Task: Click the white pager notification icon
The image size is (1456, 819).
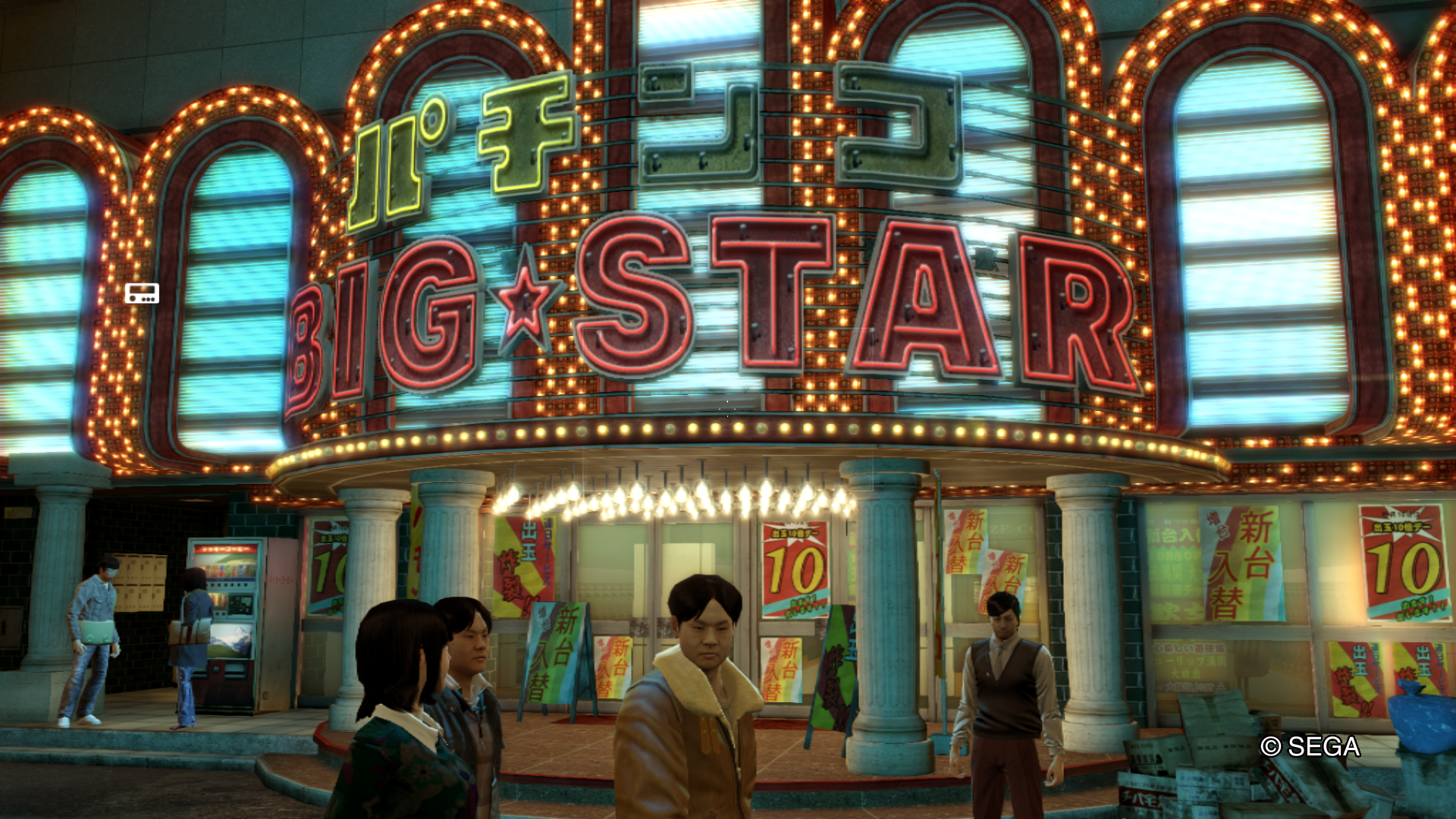Action: coord(142,293)
